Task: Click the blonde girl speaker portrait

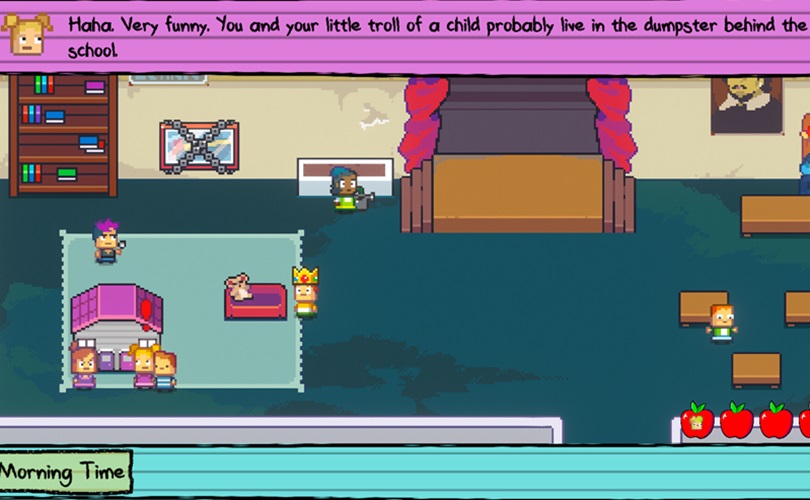Action: 27,34
